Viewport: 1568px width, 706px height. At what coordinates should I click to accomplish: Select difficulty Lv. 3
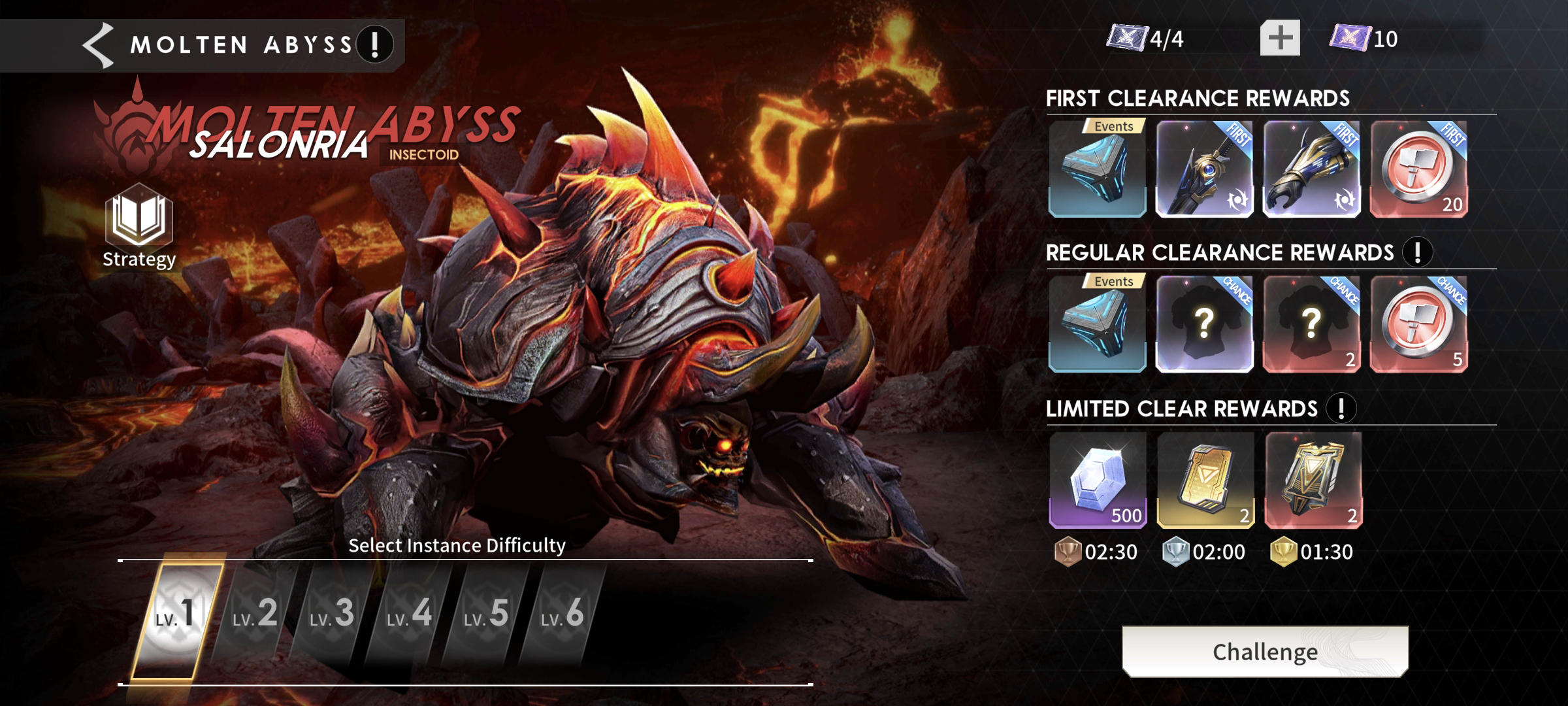[332, 614]
